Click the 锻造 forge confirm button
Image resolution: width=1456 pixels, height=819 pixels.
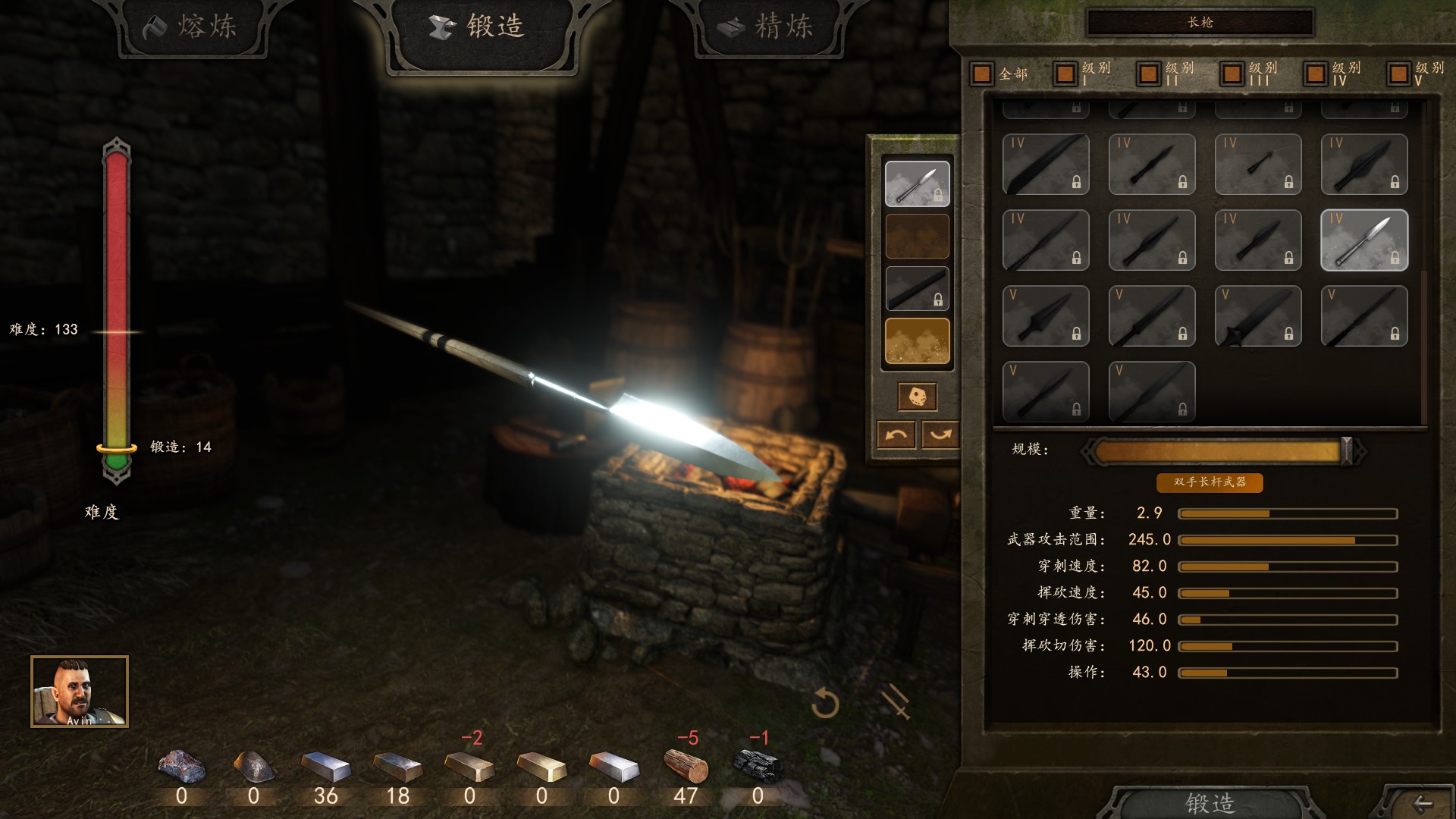1210,802
